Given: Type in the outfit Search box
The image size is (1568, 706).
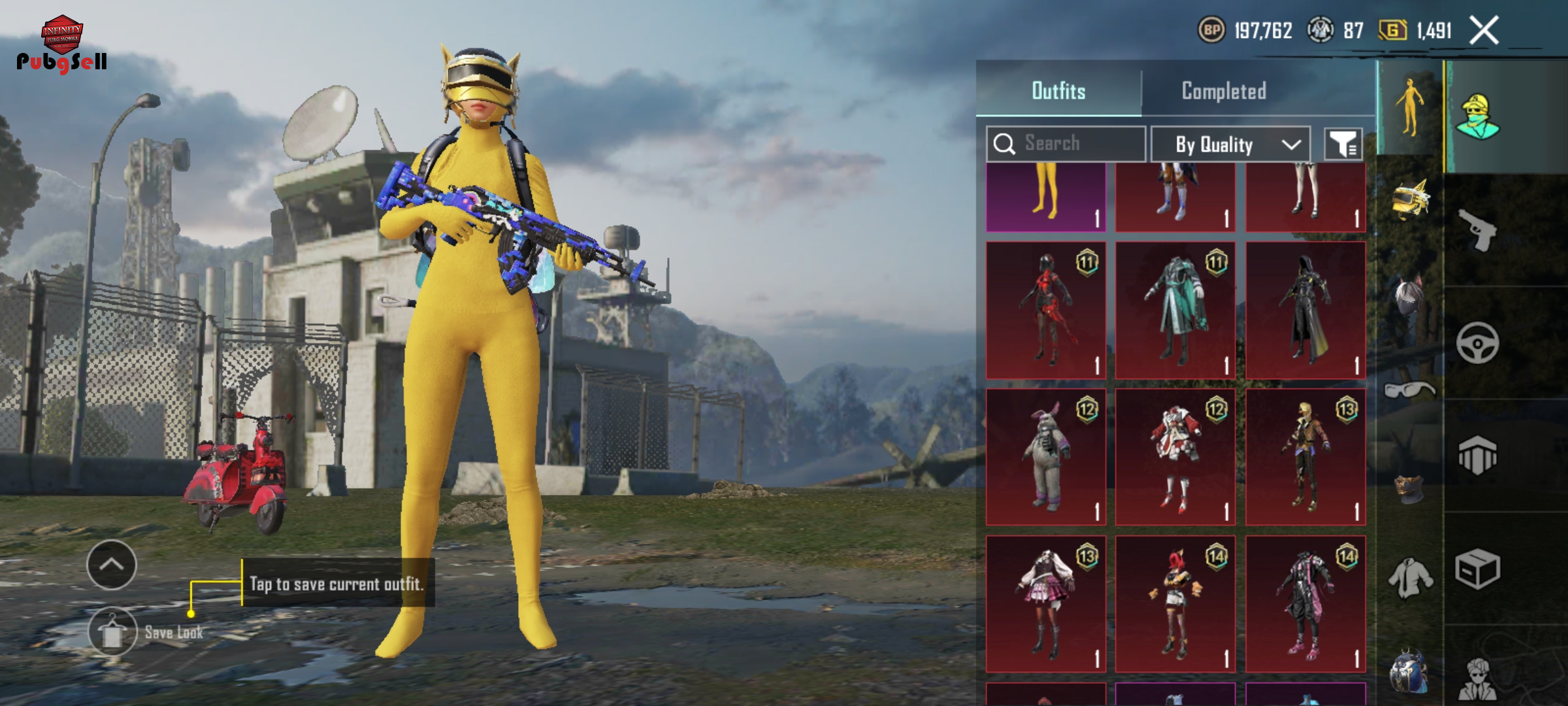Looking at the screenshot, I should [x=1071, y=144].
